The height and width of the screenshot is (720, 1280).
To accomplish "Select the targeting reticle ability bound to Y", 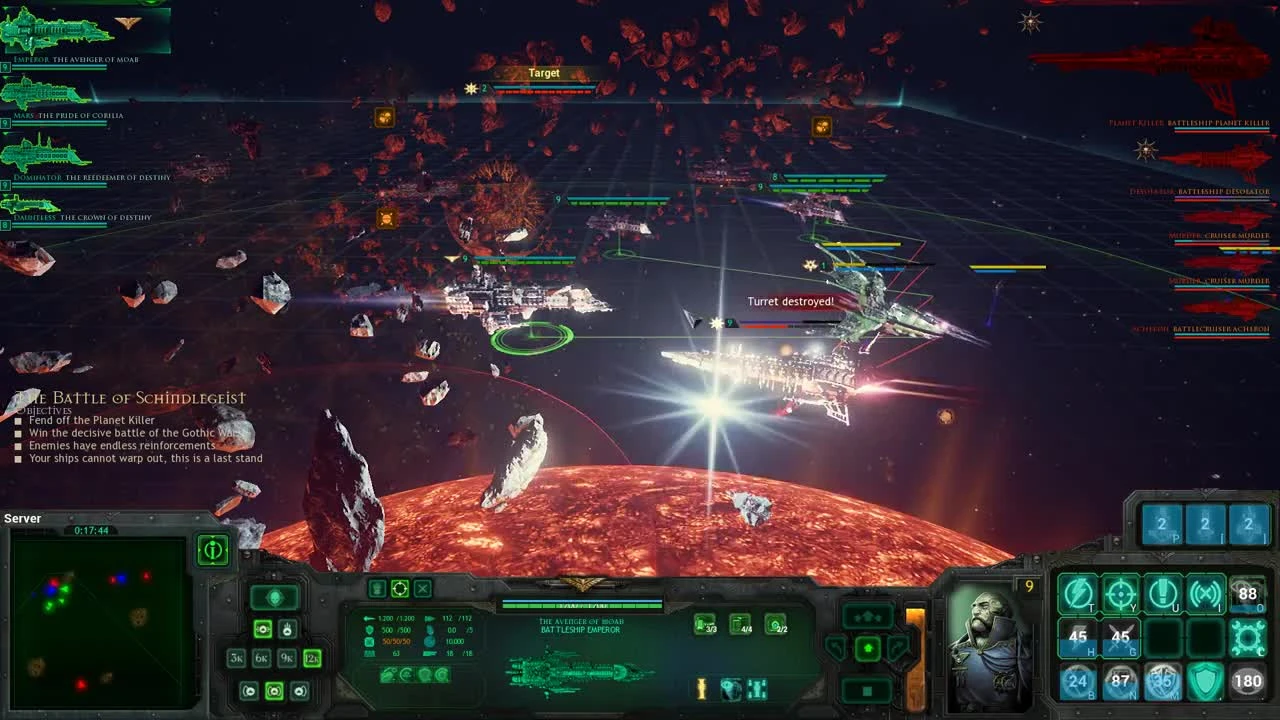I will point(1120,593).
